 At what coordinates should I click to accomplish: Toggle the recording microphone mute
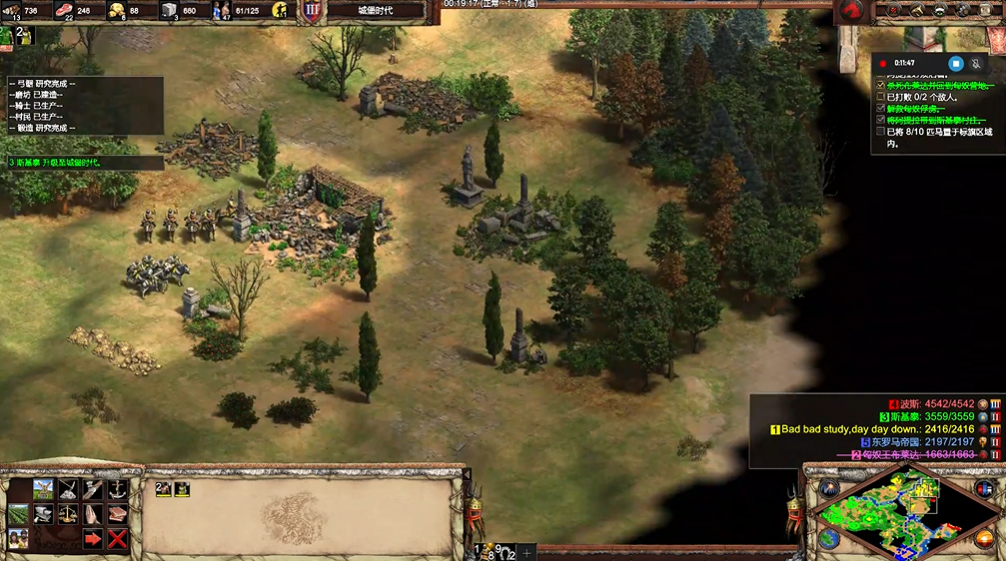[x=977, y=63]
